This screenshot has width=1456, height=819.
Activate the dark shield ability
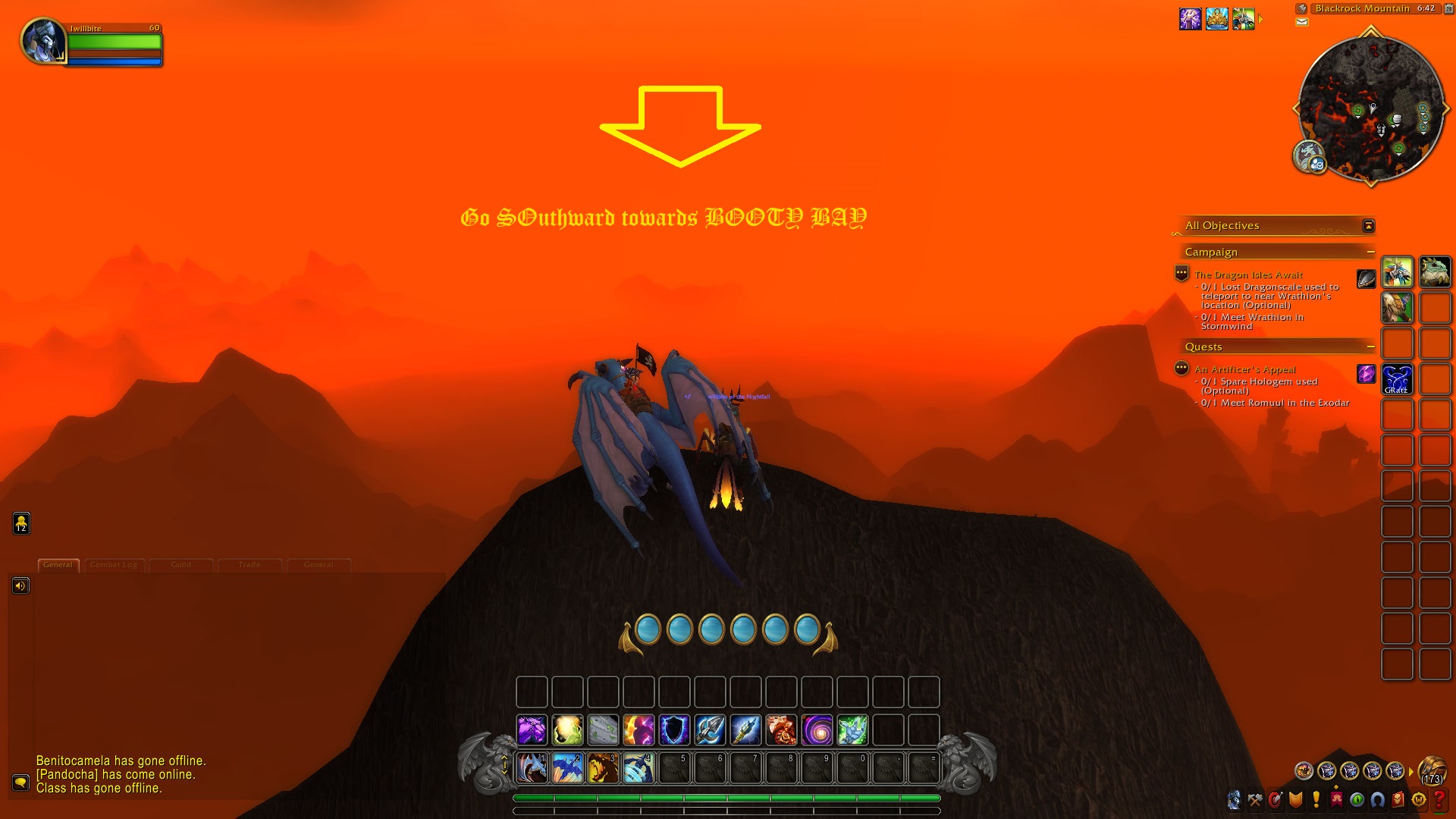pos(674,730)
